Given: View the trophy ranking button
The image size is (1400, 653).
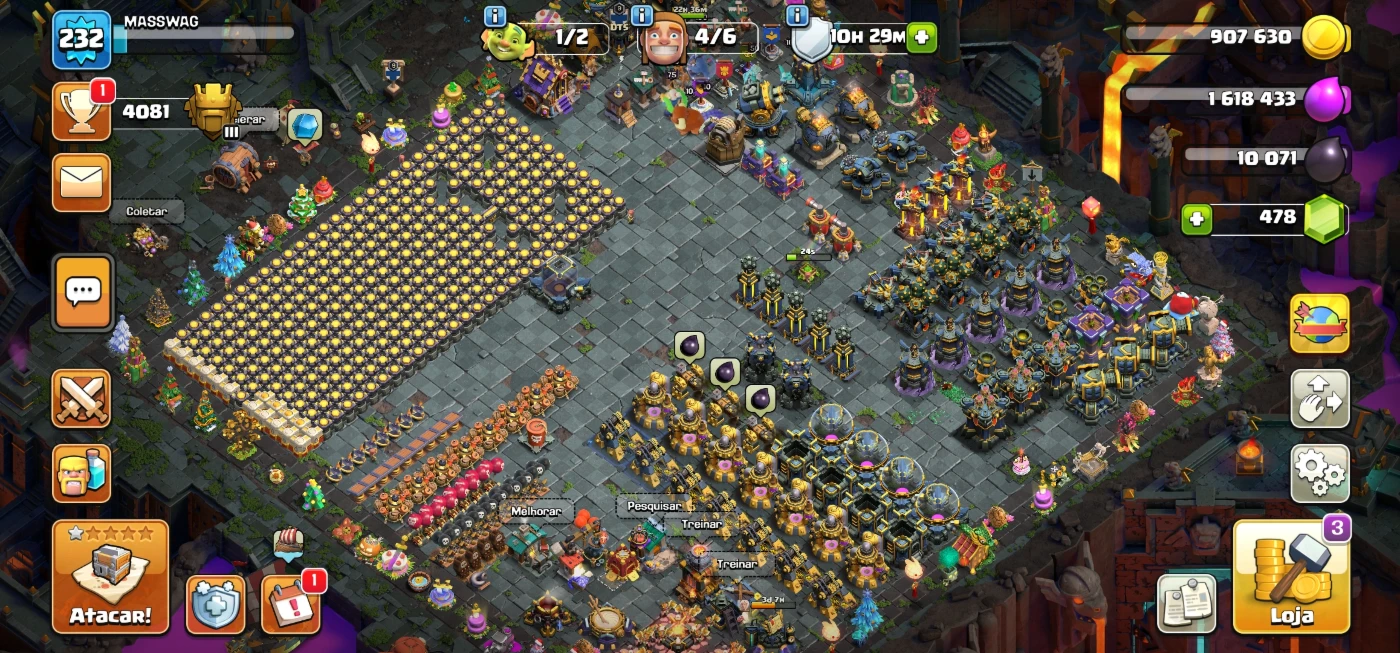Looking at the screenshot, I should coord(82,111).
